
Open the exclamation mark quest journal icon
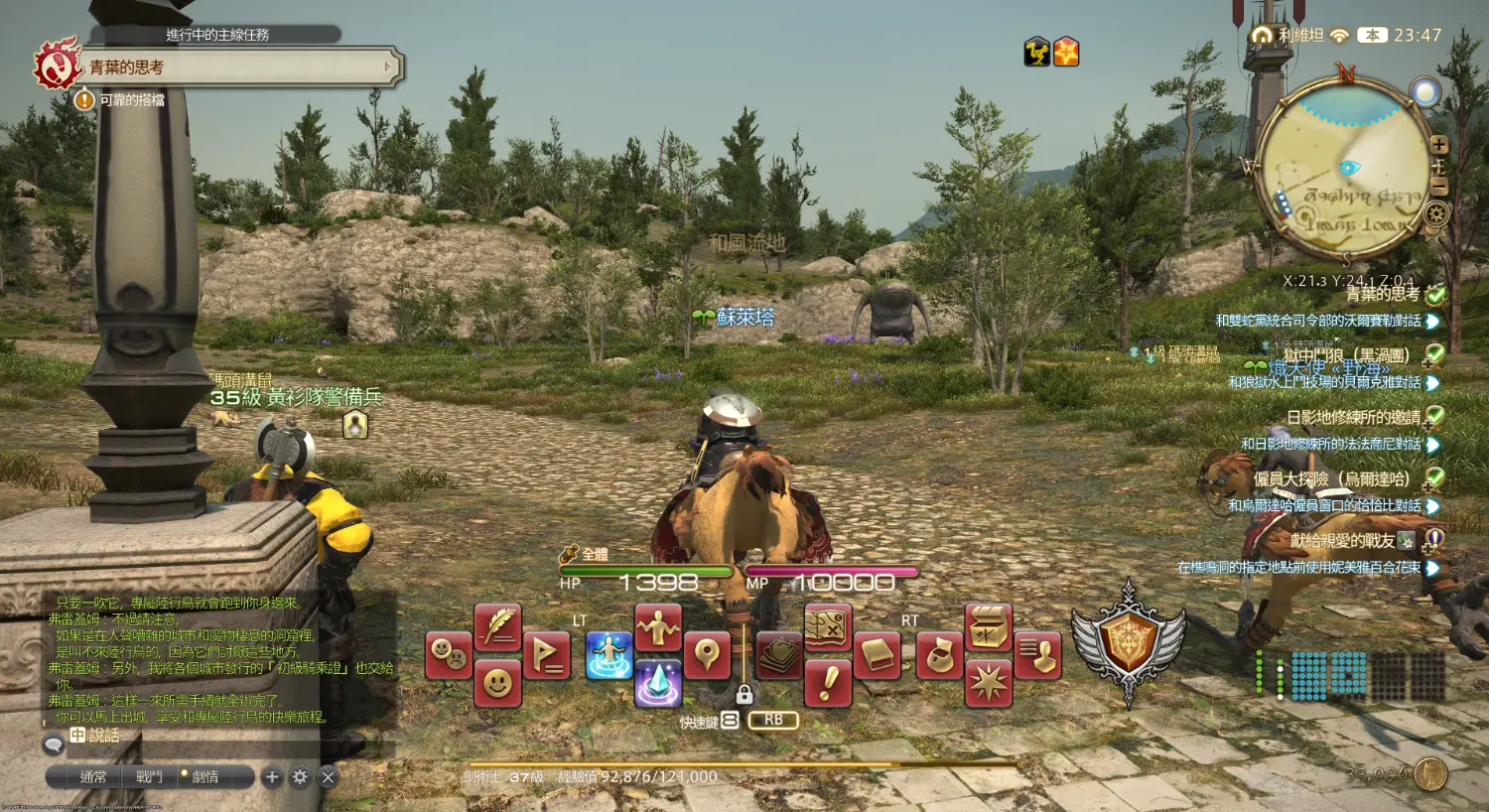(828, 683)
